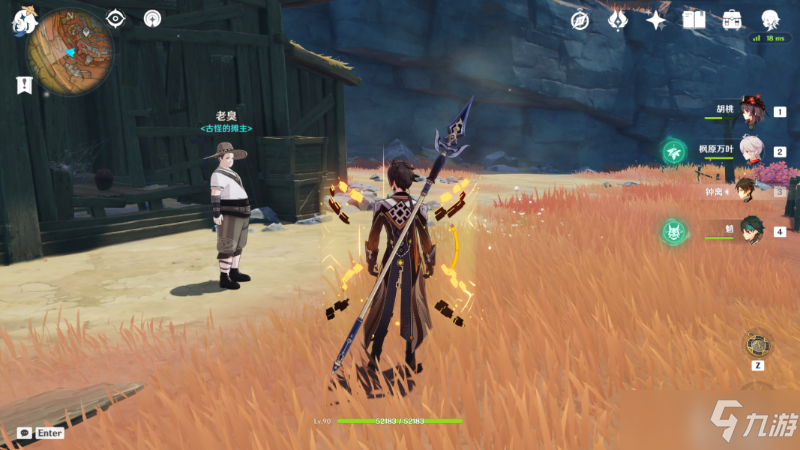Image resolution: width=800 pixels, height=450 pixels.
Task: Use the gadget icon above Z
Action: [757, 344]
